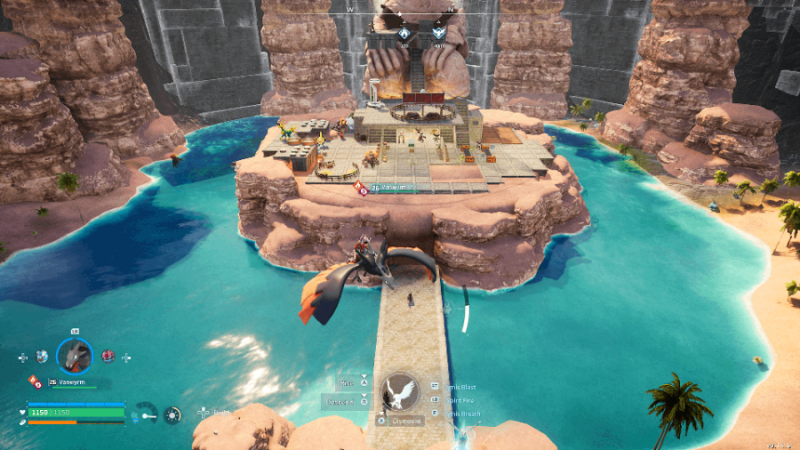The image size is (800, 450).
Task: Choose the Descend flight action
Action: 341,402
